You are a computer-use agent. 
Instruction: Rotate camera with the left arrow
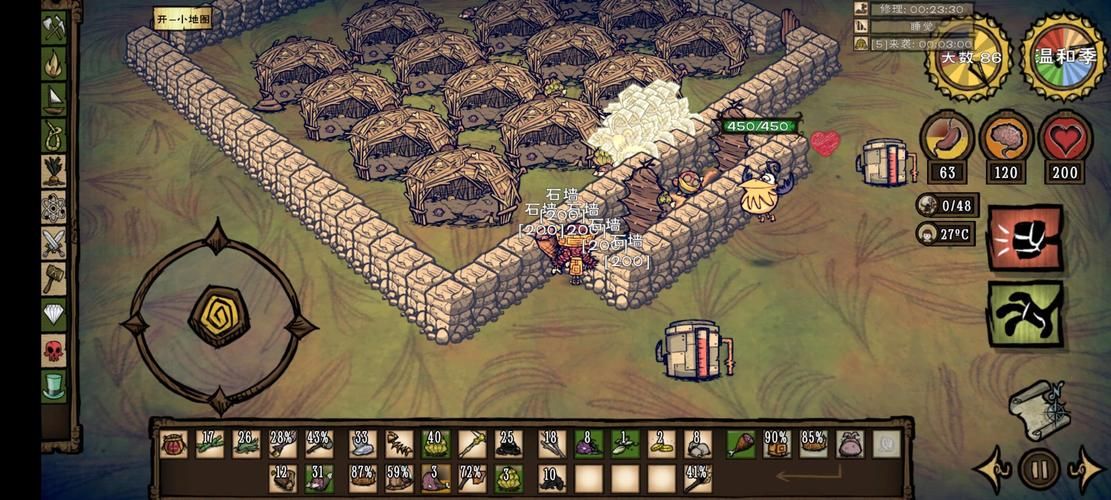993,468
